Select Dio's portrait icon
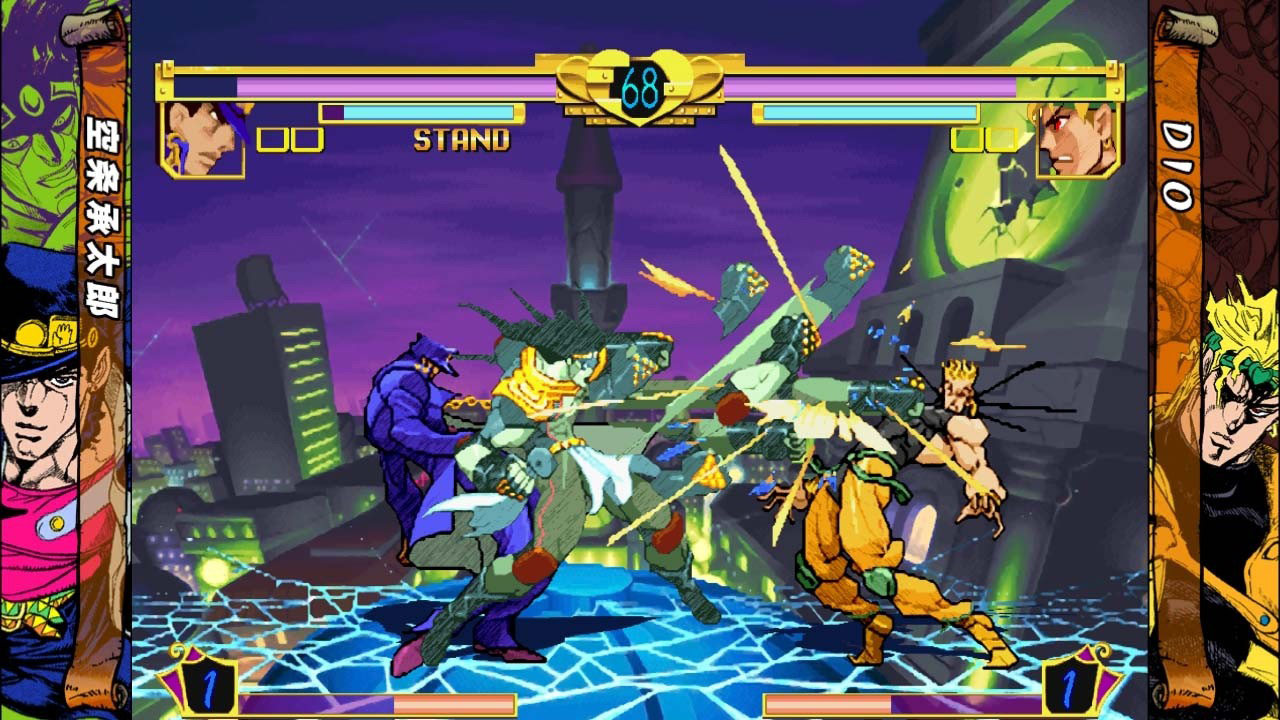Image resolution: width=1280 pixels, height=720 pixels. [x=1073, y=137]
